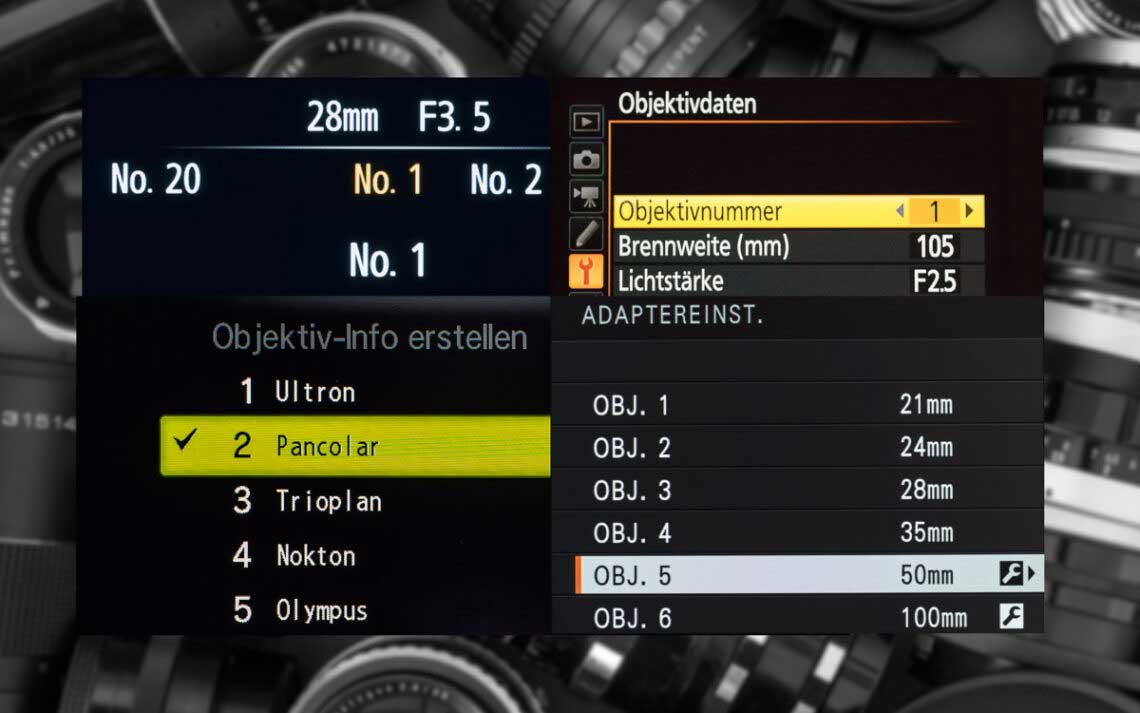Screen dimensions: 1140x713
Task: Decrease Objektivnummer with the left arrow
Action: (900, 211)
